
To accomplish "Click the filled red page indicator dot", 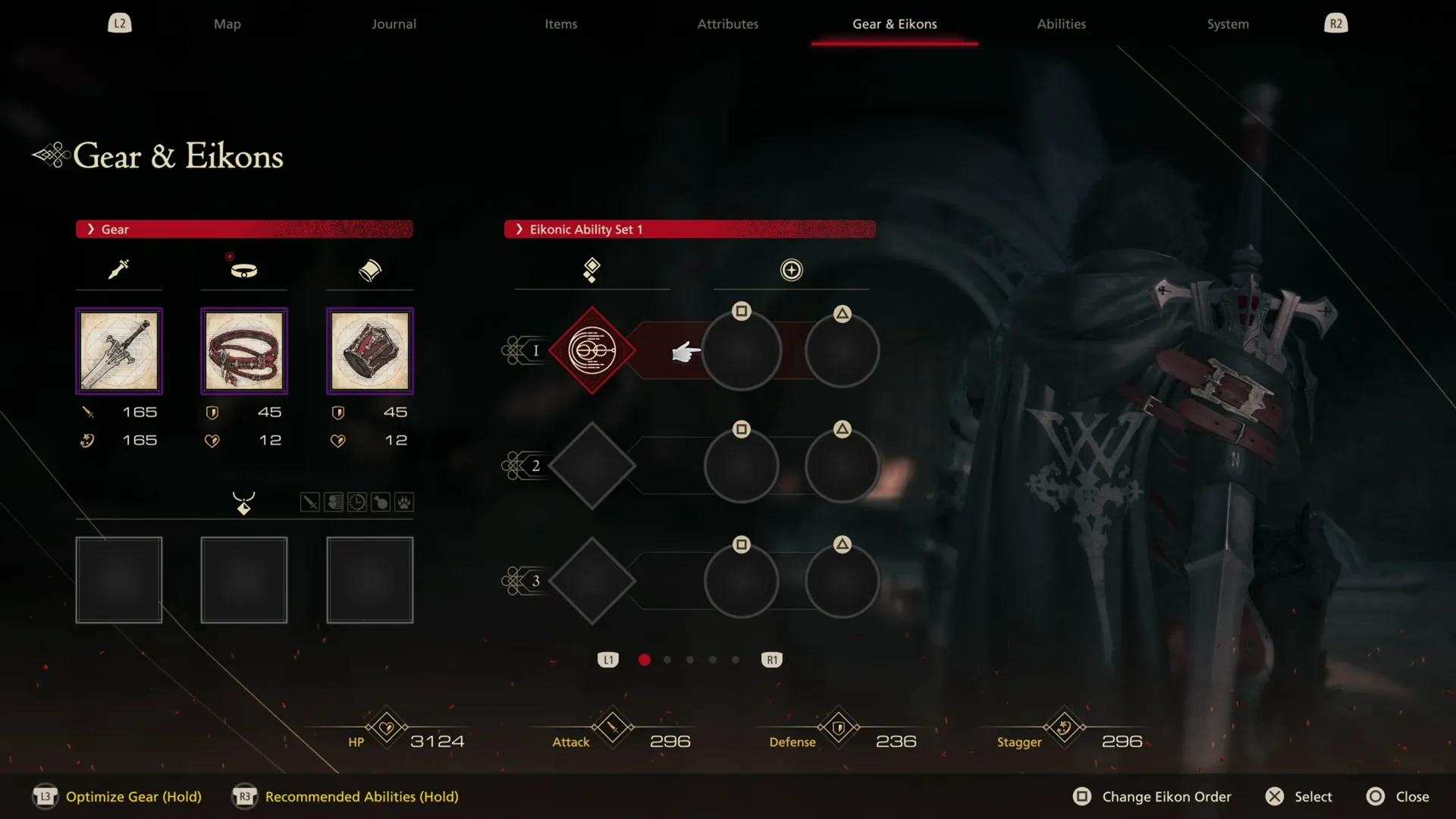I will [x=644, y=660].
